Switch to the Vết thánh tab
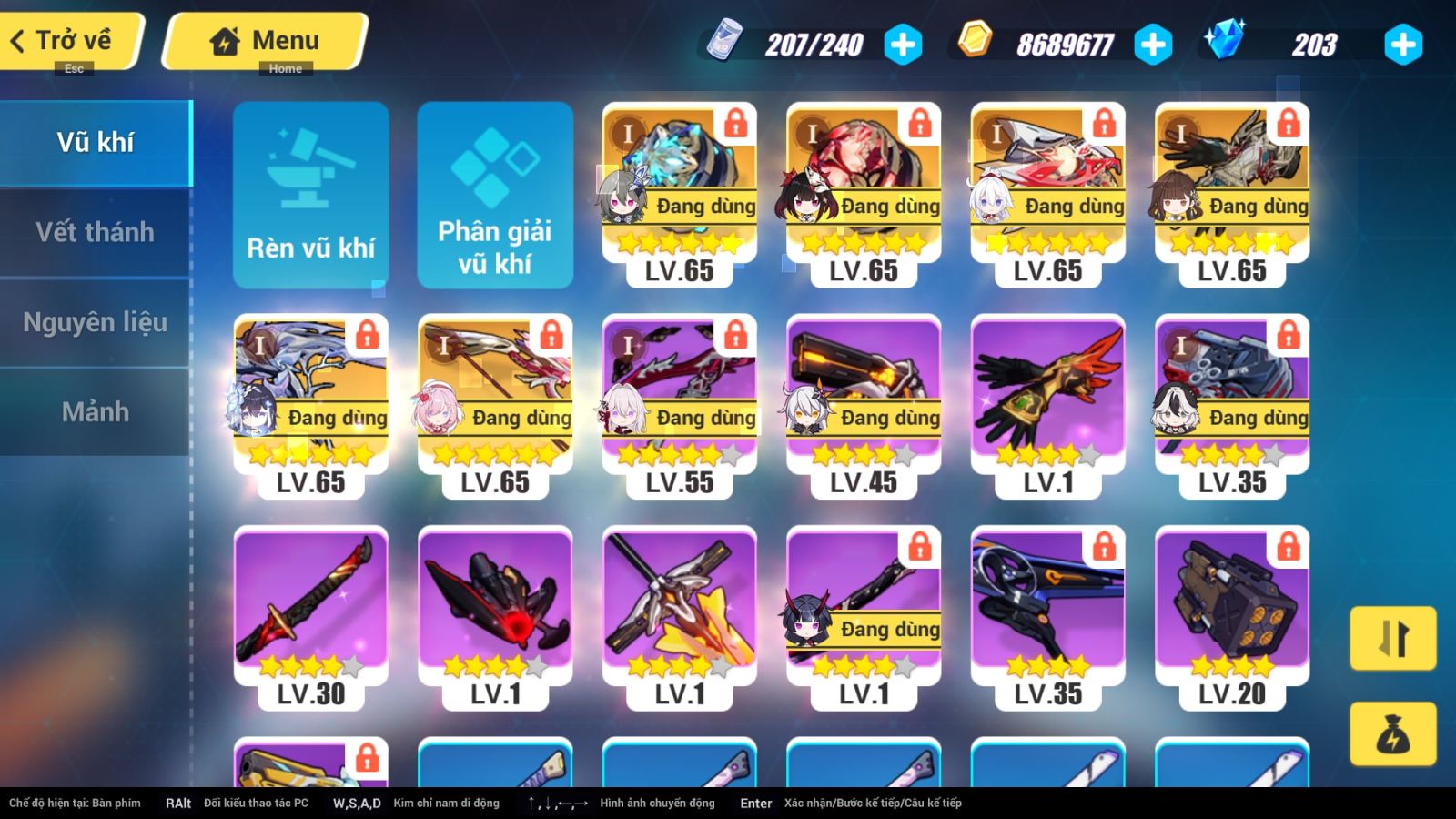 pos(94,232)
